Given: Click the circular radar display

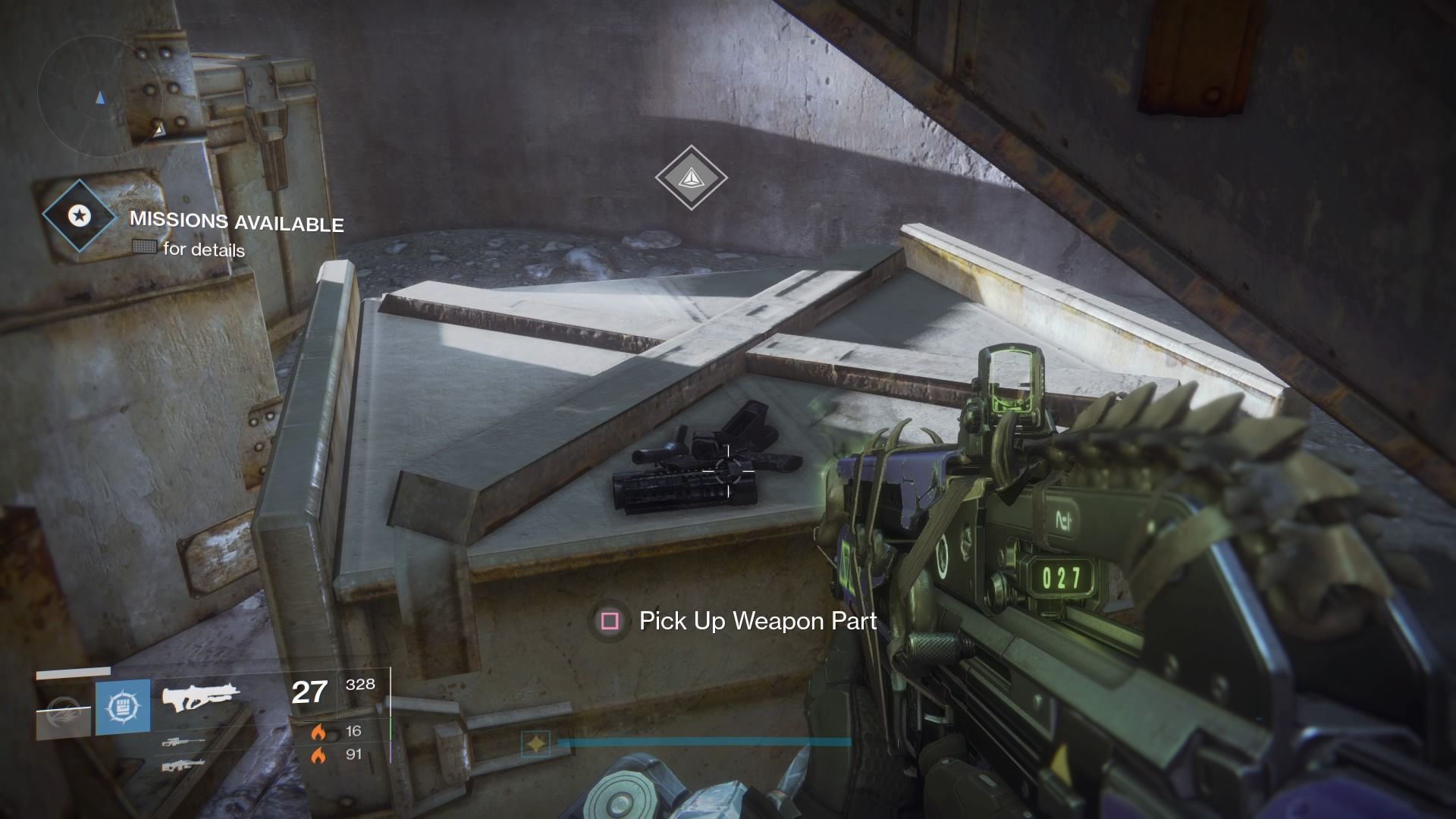Looking at the screenshot, I should pyautogui.click(x=99, y=99).
